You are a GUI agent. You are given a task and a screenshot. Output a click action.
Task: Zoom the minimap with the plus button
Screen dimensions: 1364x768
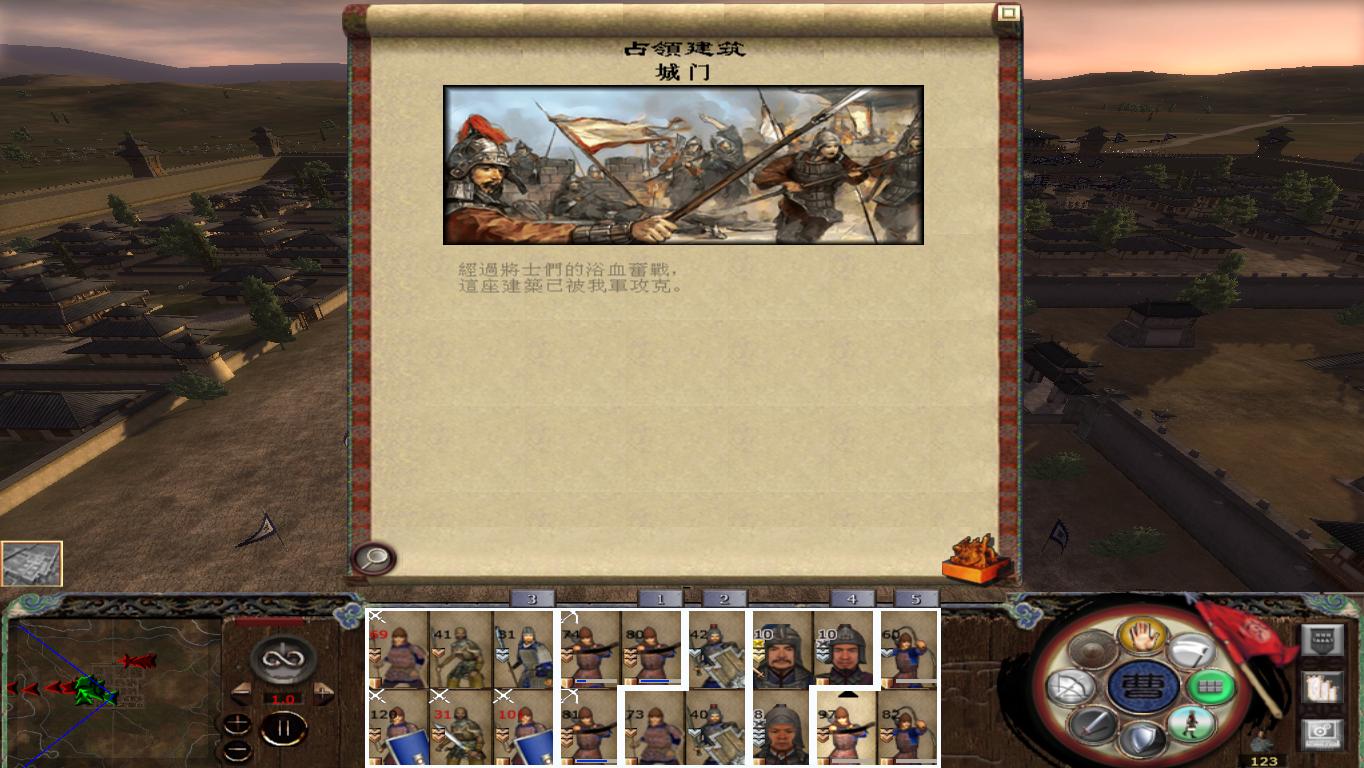238,722
